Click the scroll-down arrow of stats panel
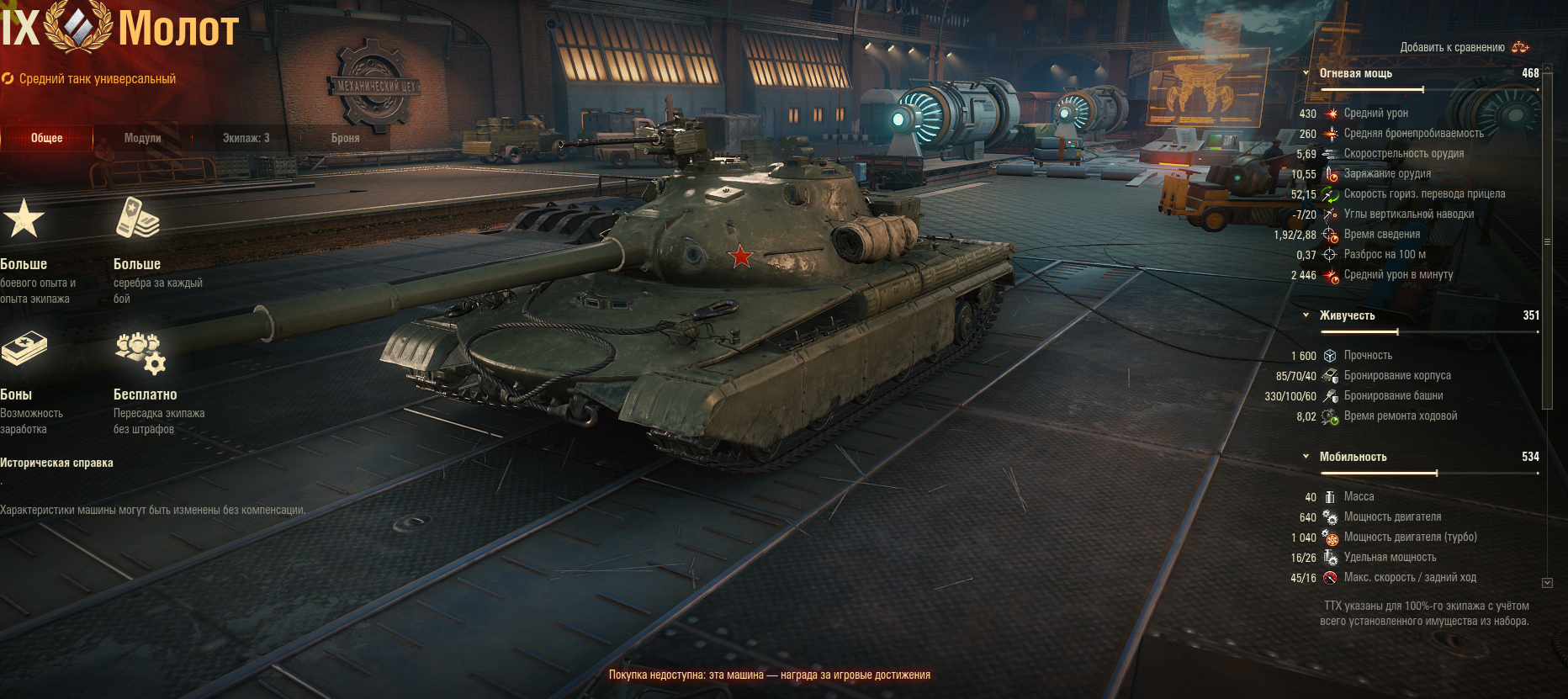 pyautogui.click(x=1547, y=582)
